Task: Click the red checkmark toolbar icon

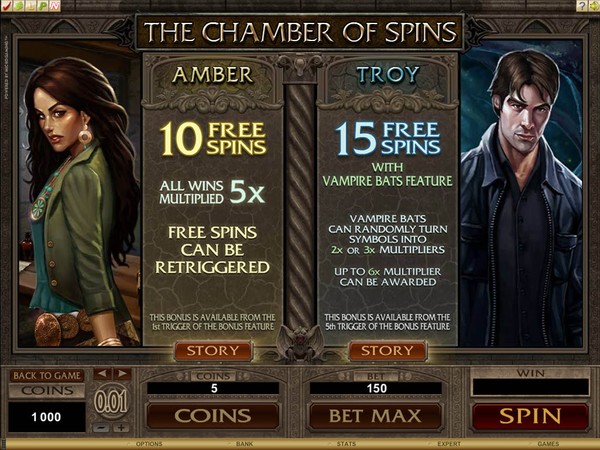Action: point(8,5)
